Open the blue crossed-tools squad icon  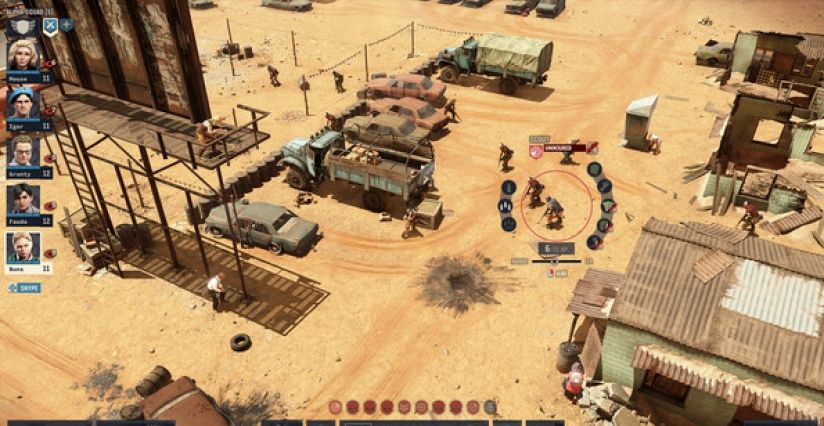[x=49, y=25]
